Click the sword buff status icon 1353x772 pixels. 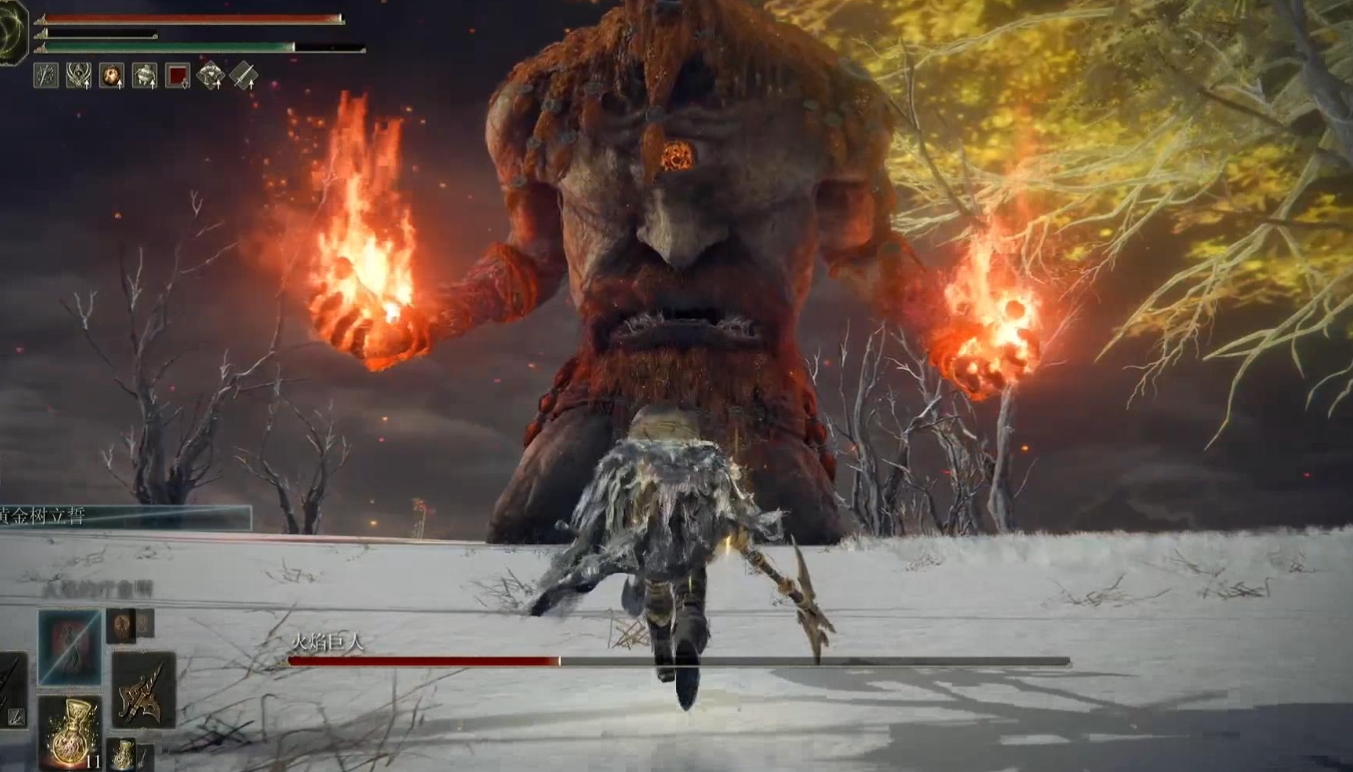click(x=243, y=76)
